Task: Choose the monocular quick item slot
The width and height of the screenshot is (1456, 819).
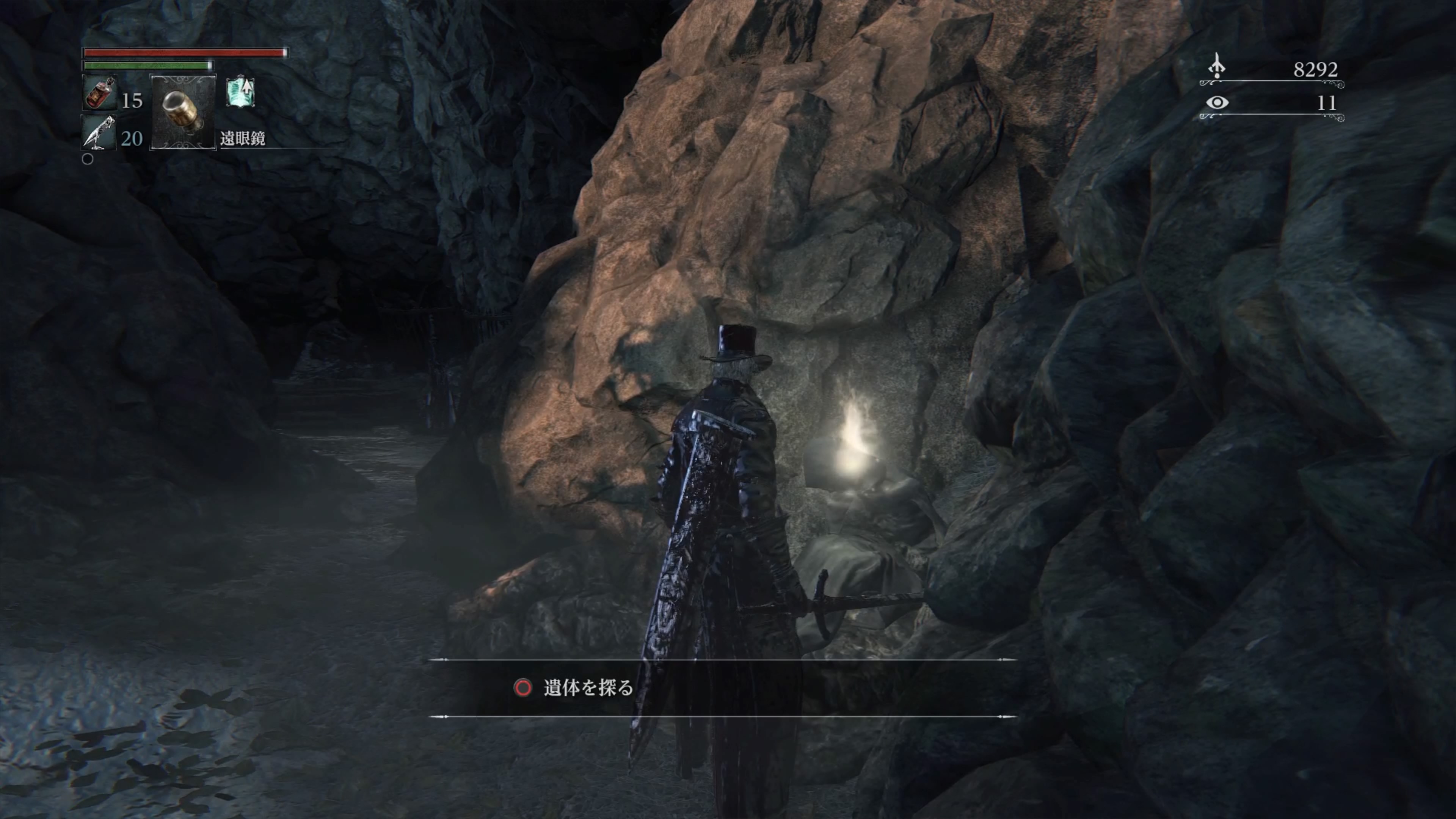Action: (182, 111)
